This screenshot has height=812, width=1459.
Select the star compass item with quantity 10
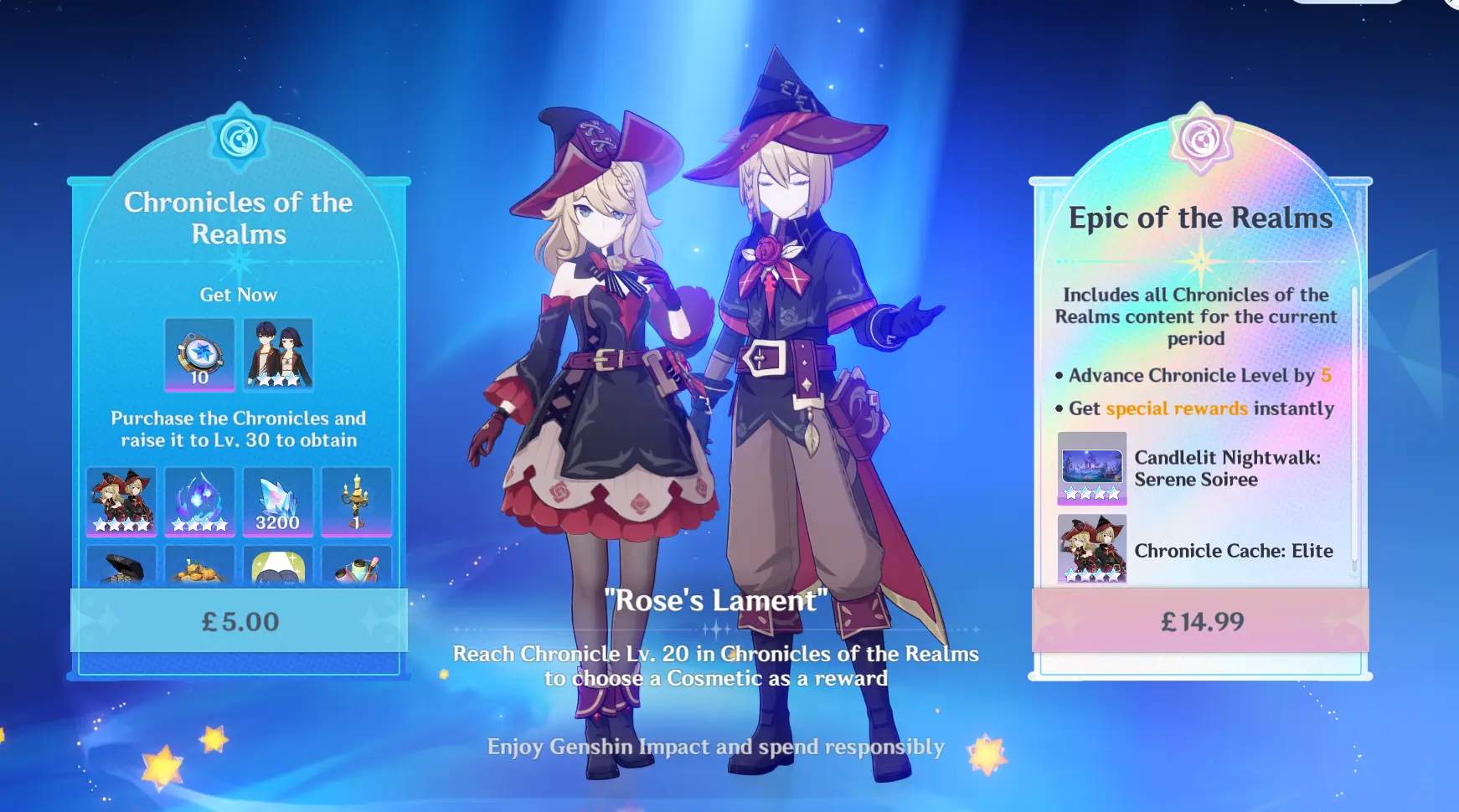(x=199, y=354)
